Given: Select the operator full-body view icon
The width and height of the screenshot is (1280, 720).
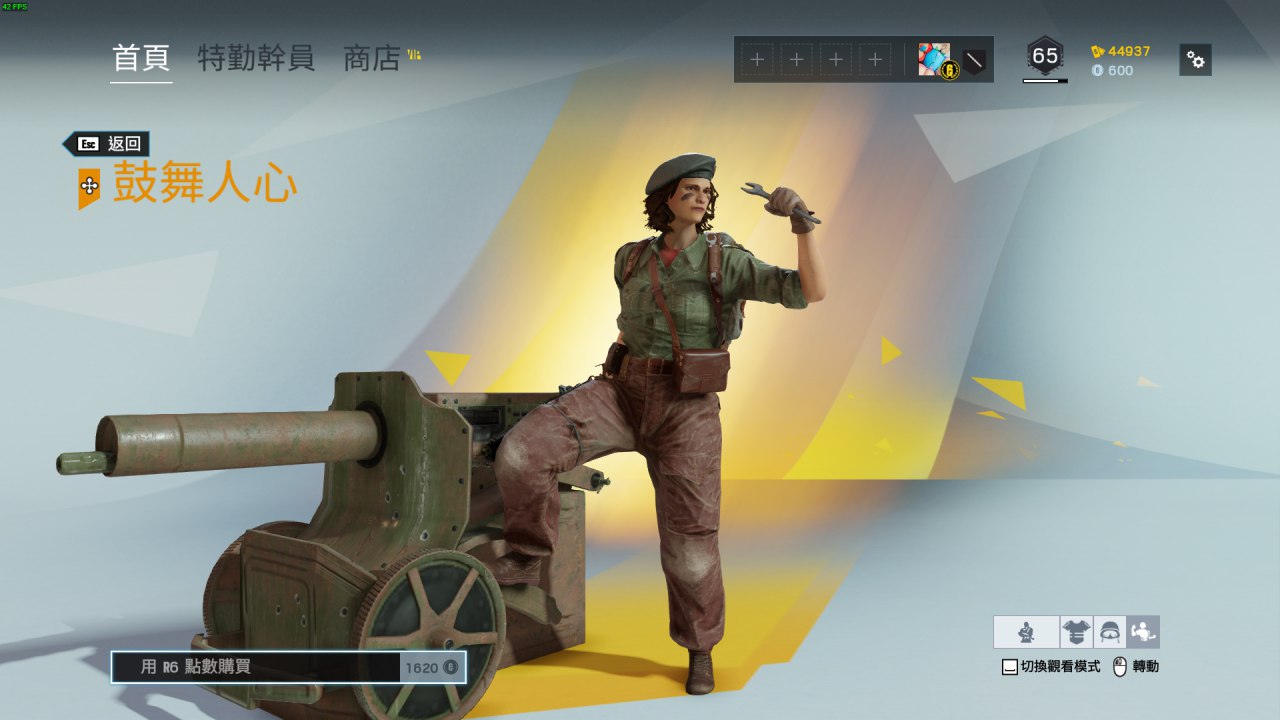Looking at the screenshot, I should click(1026, 632).
